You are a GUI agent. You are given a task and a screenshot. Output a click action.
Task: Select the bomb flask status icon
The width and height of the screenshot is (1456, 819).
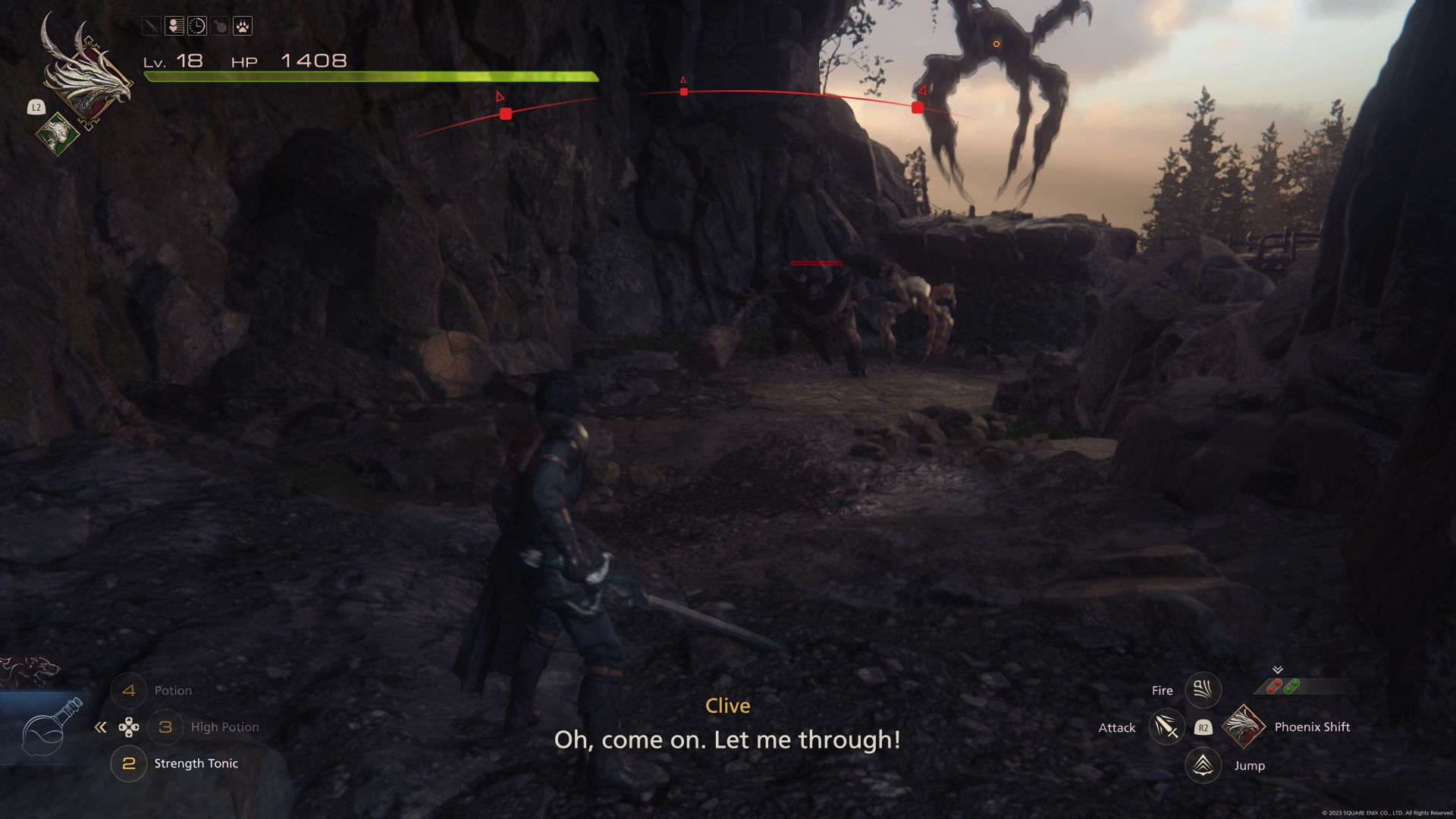click(x=218, y=26)
